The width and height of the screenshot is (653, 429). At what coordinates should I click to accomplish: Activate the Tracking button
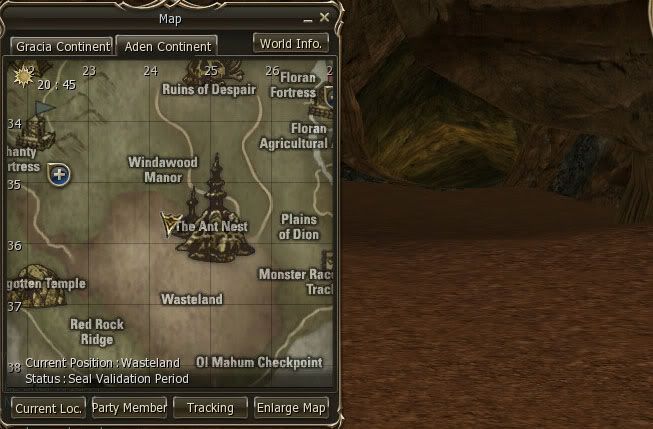(x=210, y=408)
